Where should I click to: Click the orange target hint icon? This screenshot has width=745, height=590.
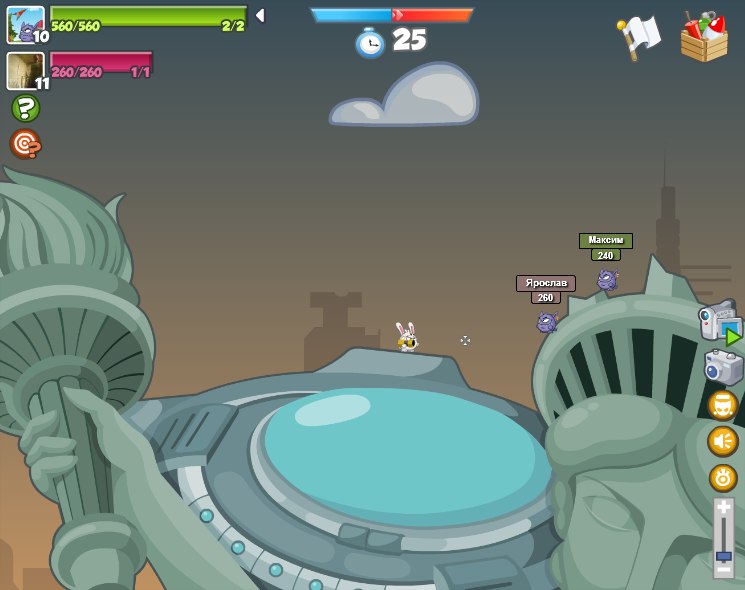click(x=25, y=144)
